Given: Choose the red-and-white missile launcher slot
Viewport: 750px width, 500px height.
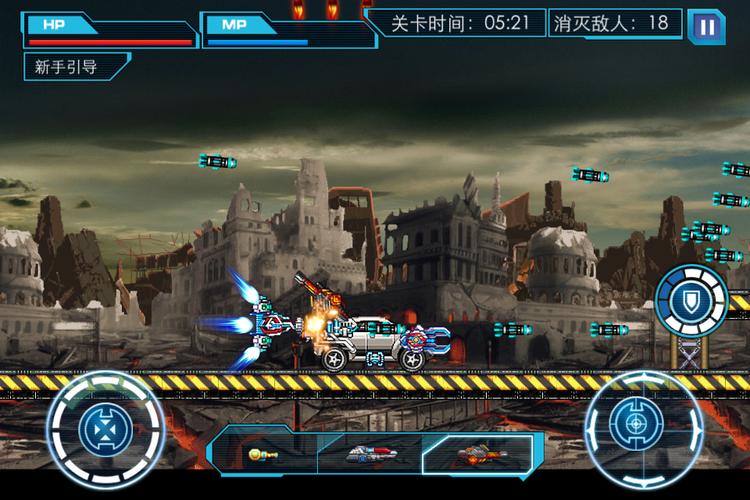Looking at the screenshot, I should click(368, 454).
